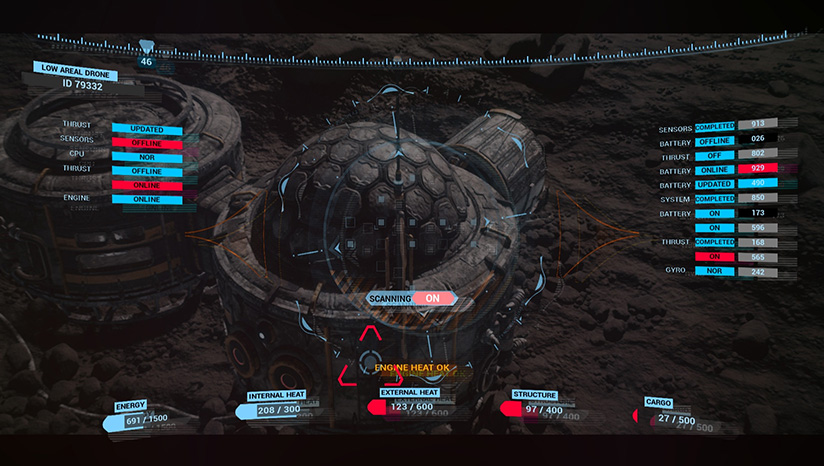Toggle the Battery OFFLINE 026 row
The width and height of the screenshot is (824, 466).
click(715, 140)
